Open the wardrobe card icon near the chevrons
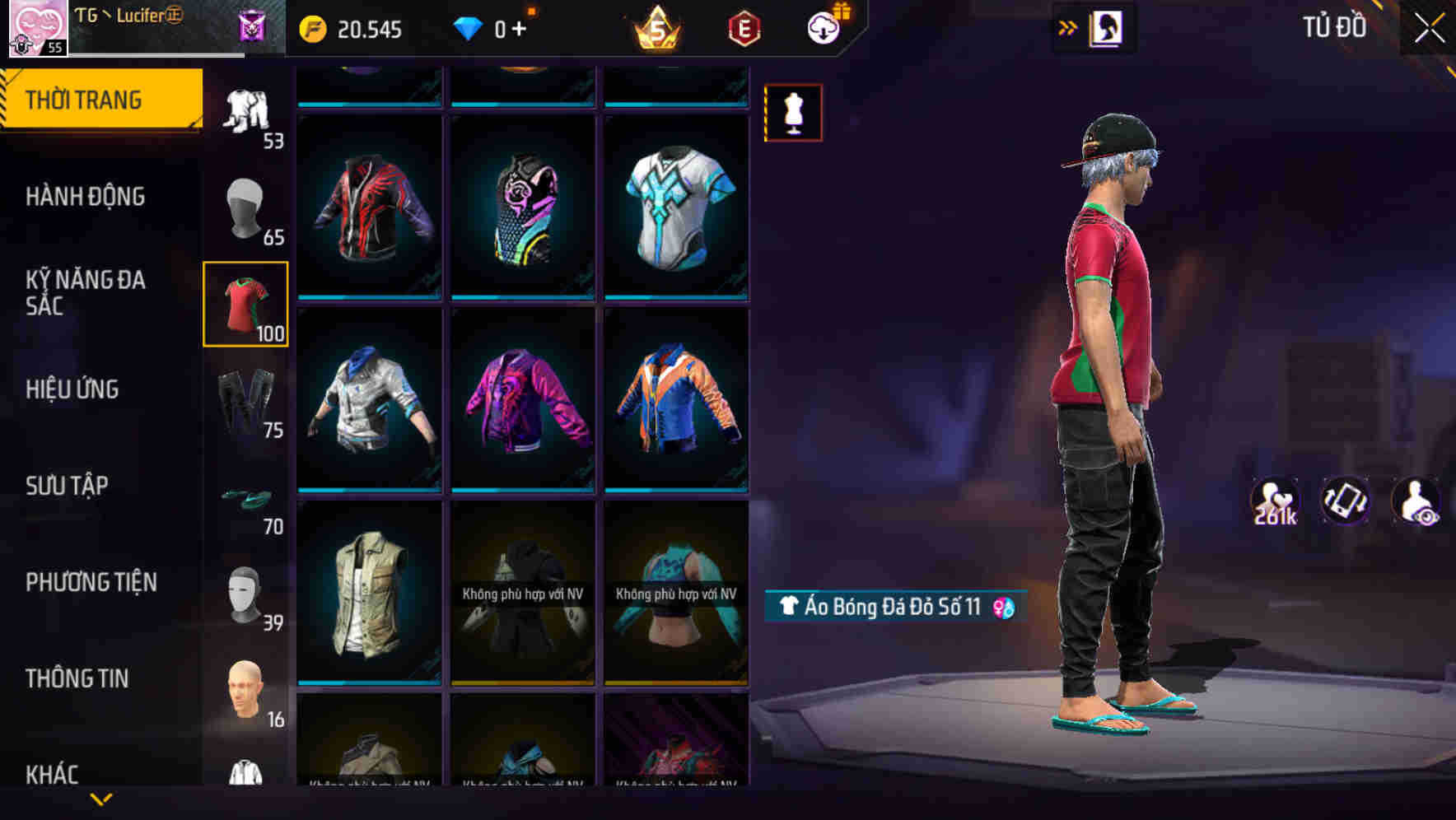 click(1107, 27)
